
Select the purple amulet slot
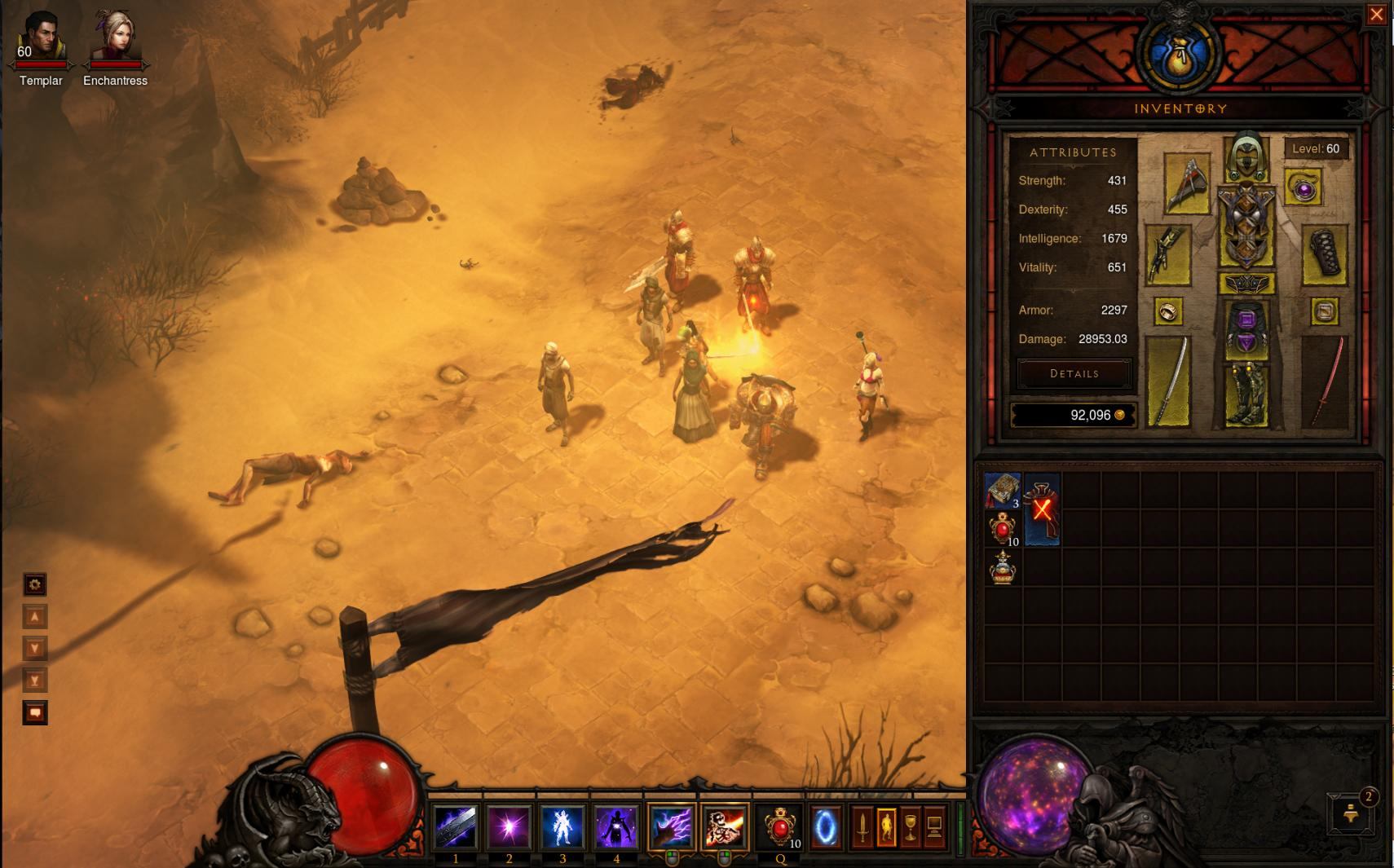coord(1303,188)
